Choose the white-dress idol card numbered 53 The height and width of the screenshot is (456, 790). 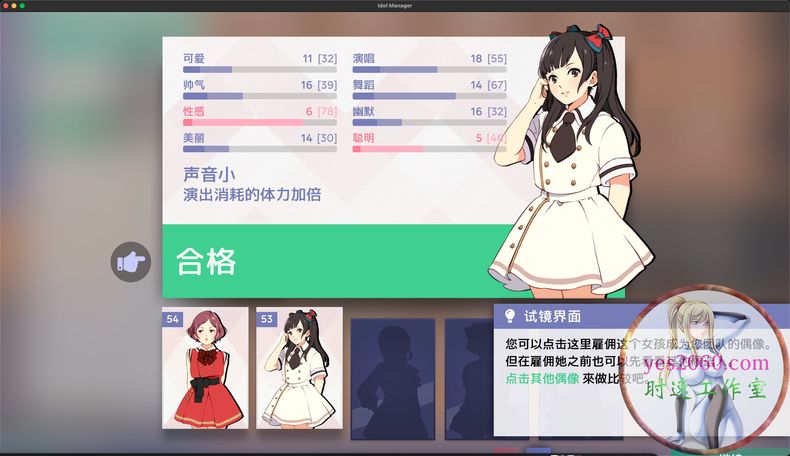pyautogui.click(x=298, y=368)
